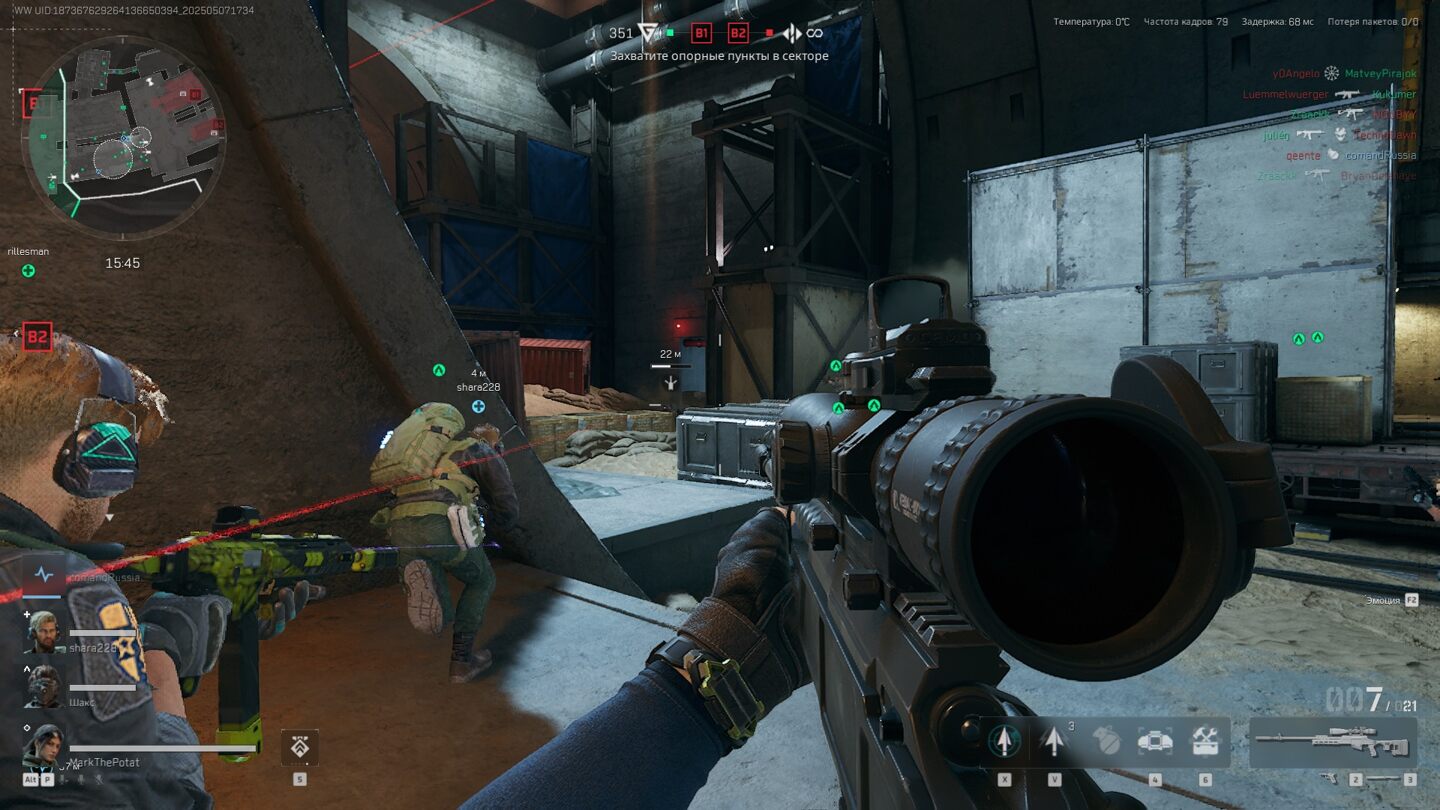This screenshot has width=1440, height=810.
Task: Click the heartbeat pulse status icon
Action: pos(43,575)
